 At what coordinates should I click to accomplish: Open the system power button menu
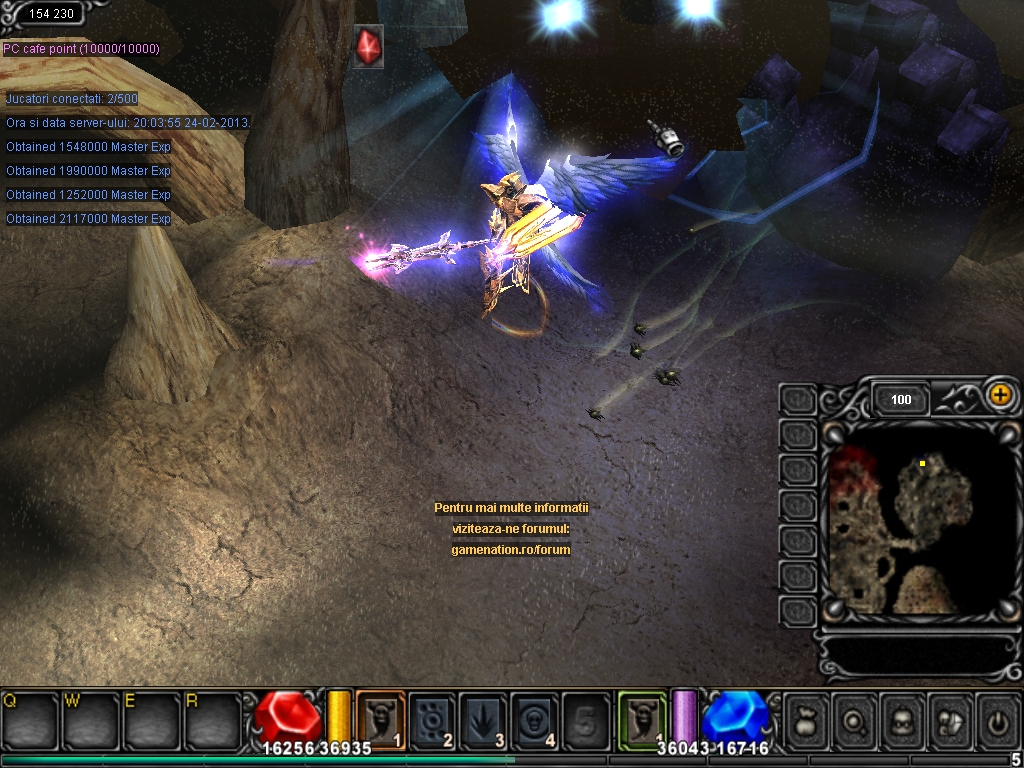click(997, 719)
